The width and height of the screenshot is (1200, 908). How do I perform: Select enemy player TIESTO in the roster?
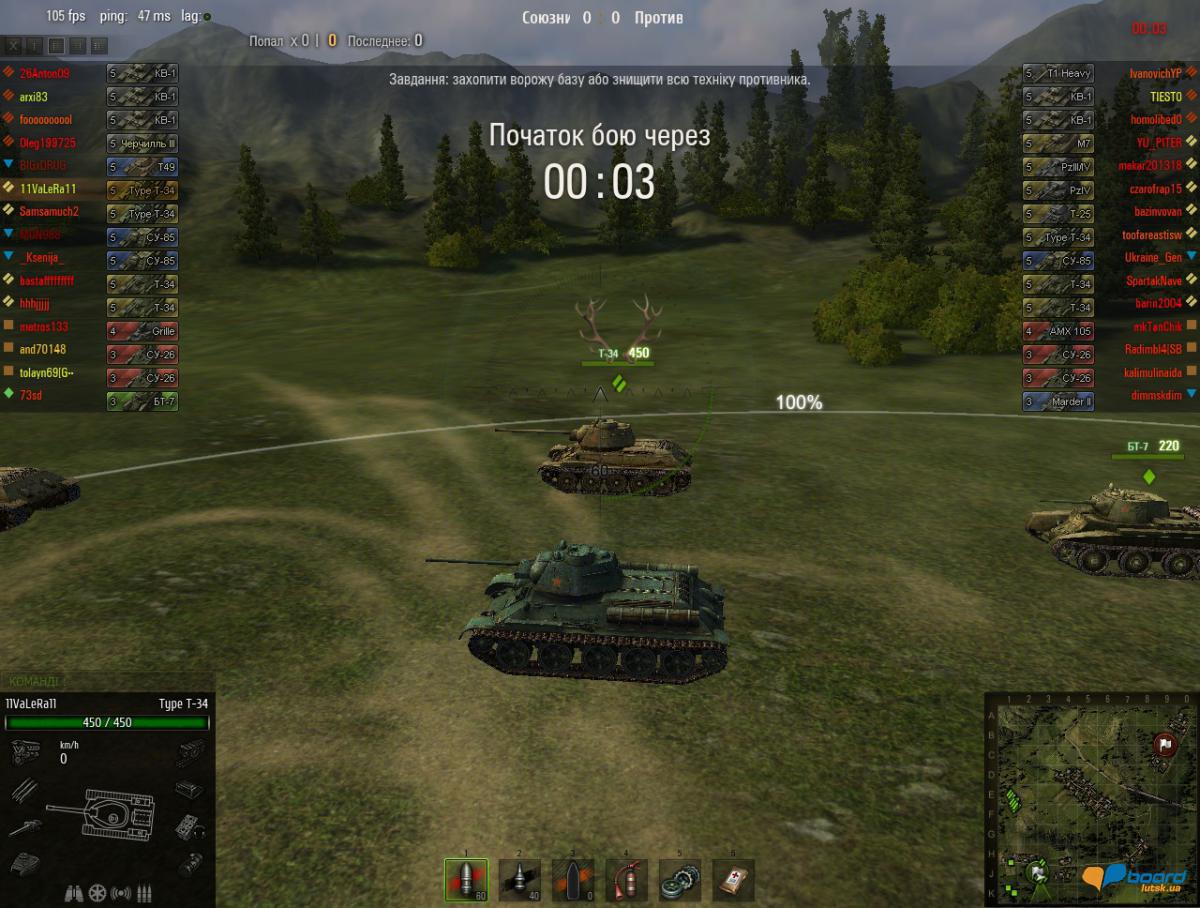point(1166,97)
